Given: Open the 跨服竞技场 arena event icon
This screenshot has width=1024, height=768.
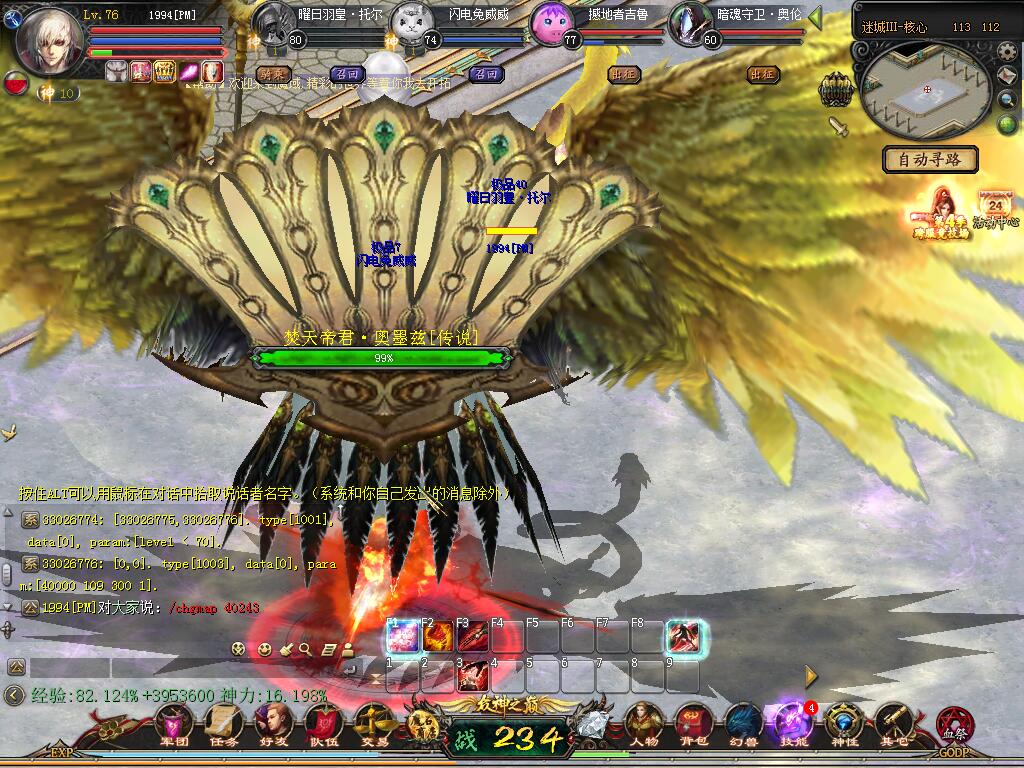Looking at the screenshot, I should [938, 212].
